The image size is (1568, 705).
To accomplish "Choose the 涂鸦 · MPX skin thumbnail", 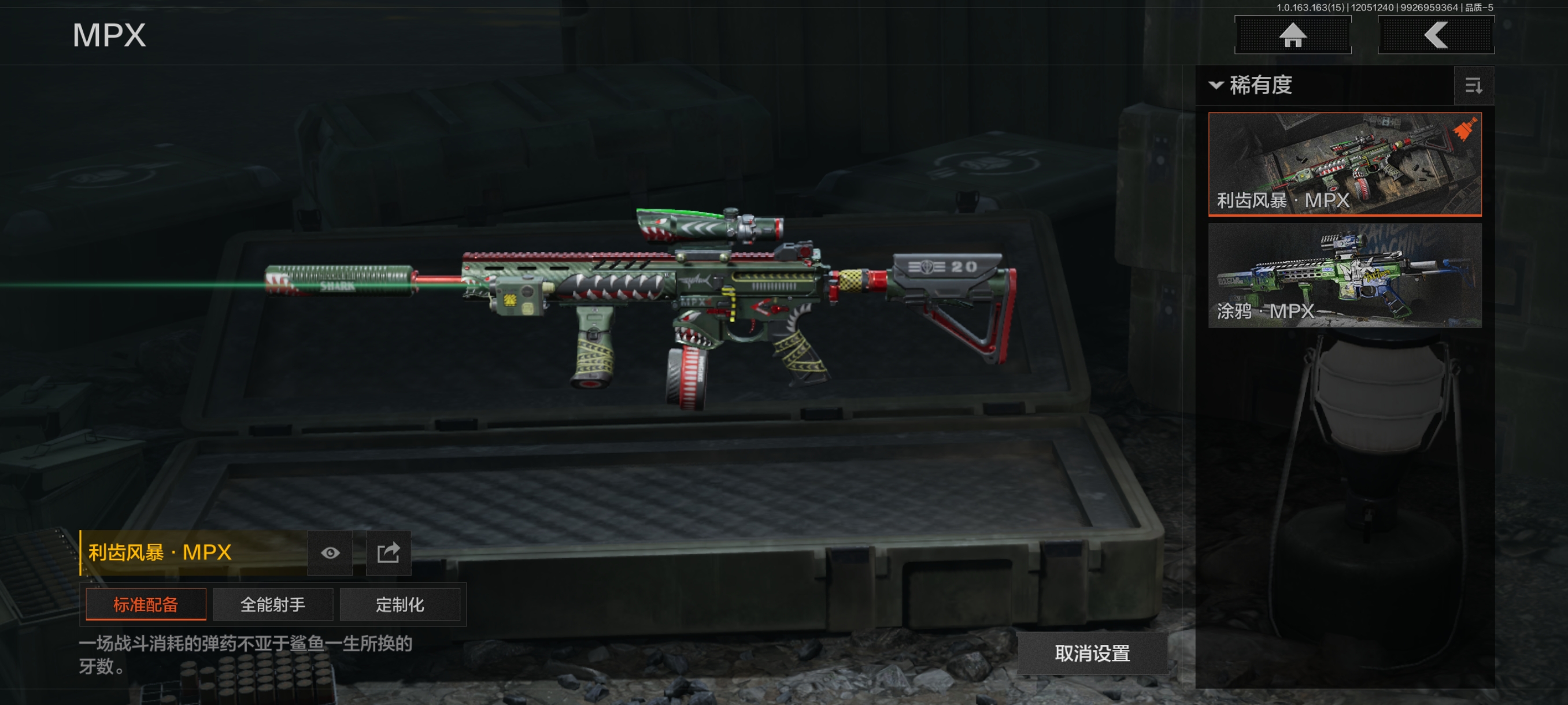I will pyautogui.click(x=1344, y=276).
